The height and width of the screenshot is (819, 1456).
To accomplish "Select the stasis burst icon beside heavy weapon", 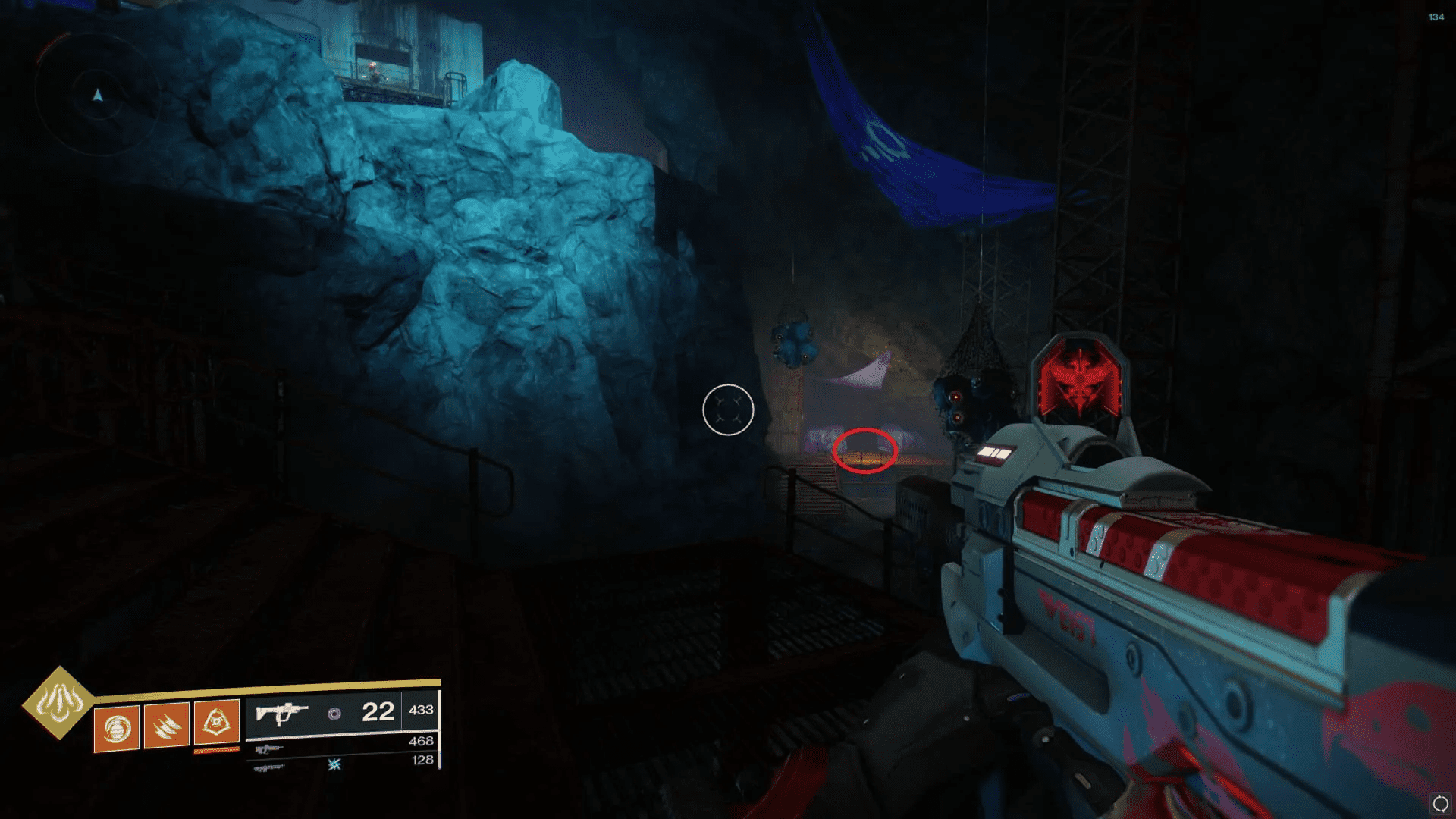I will pyautogui.click(x=334, y=765).
